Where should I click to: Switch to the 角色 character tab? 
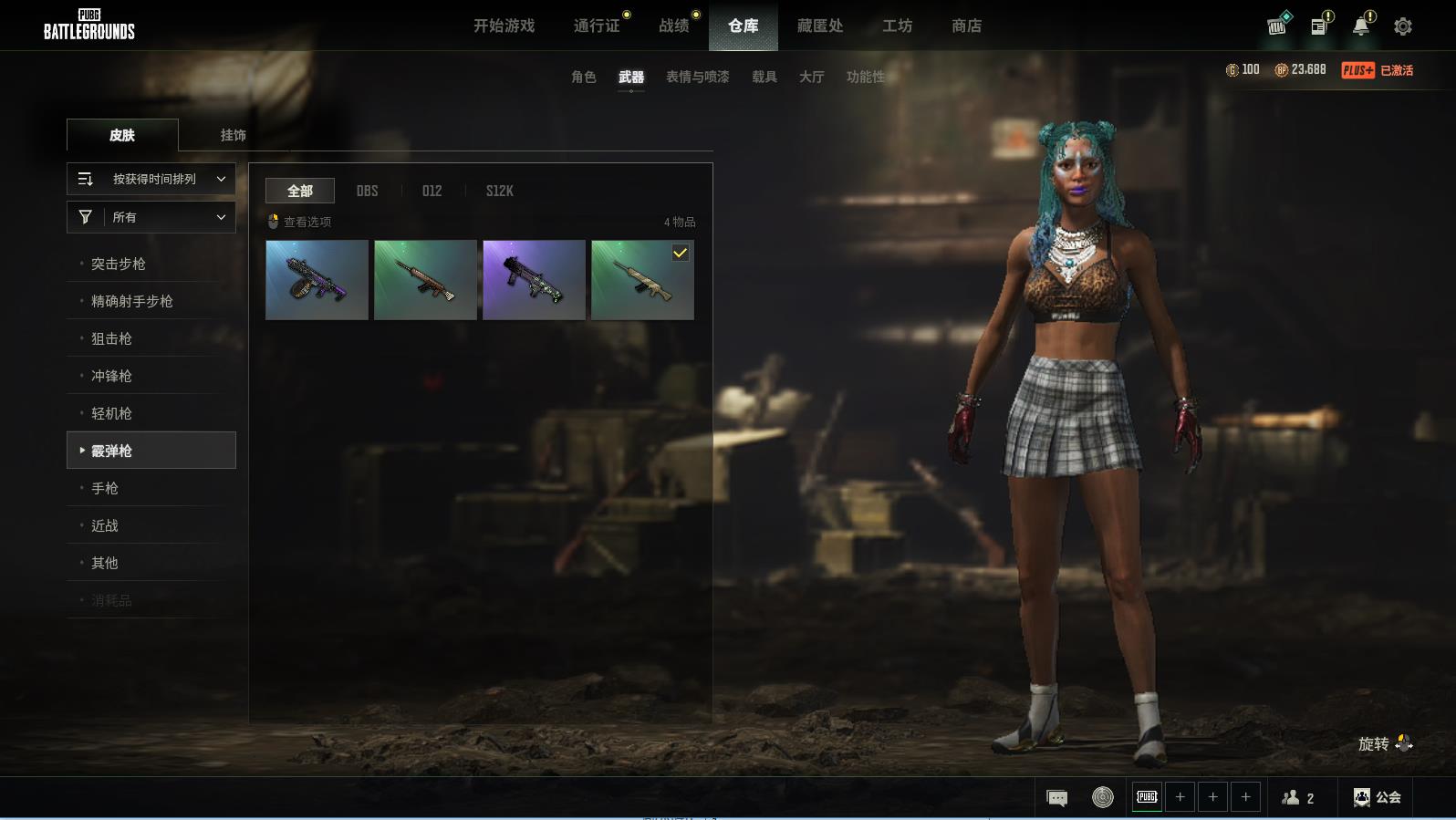[583, 78]
